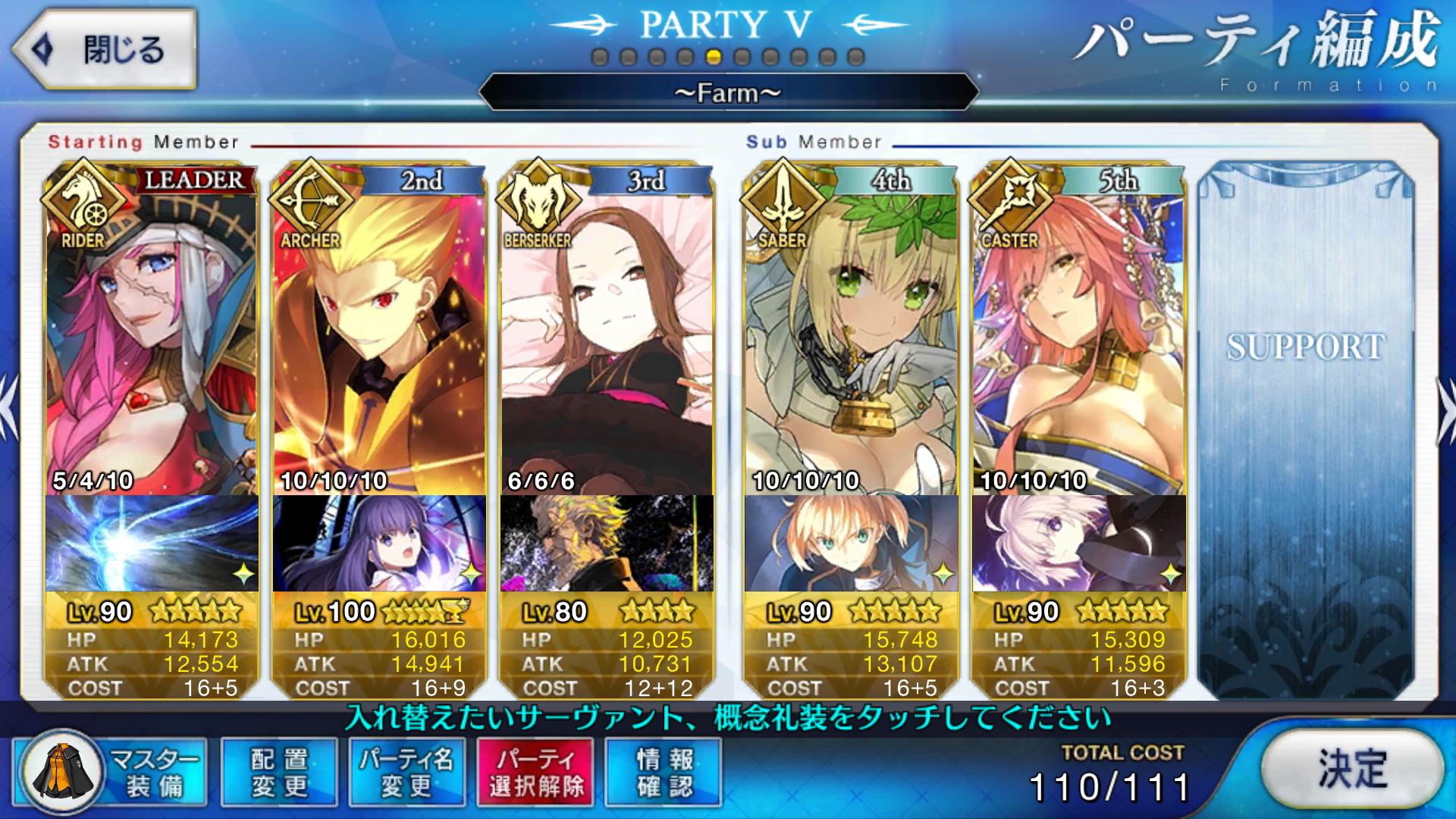Open position change (配置変更)
This screenshot has width=1456, height=819.
coord(279,772)
